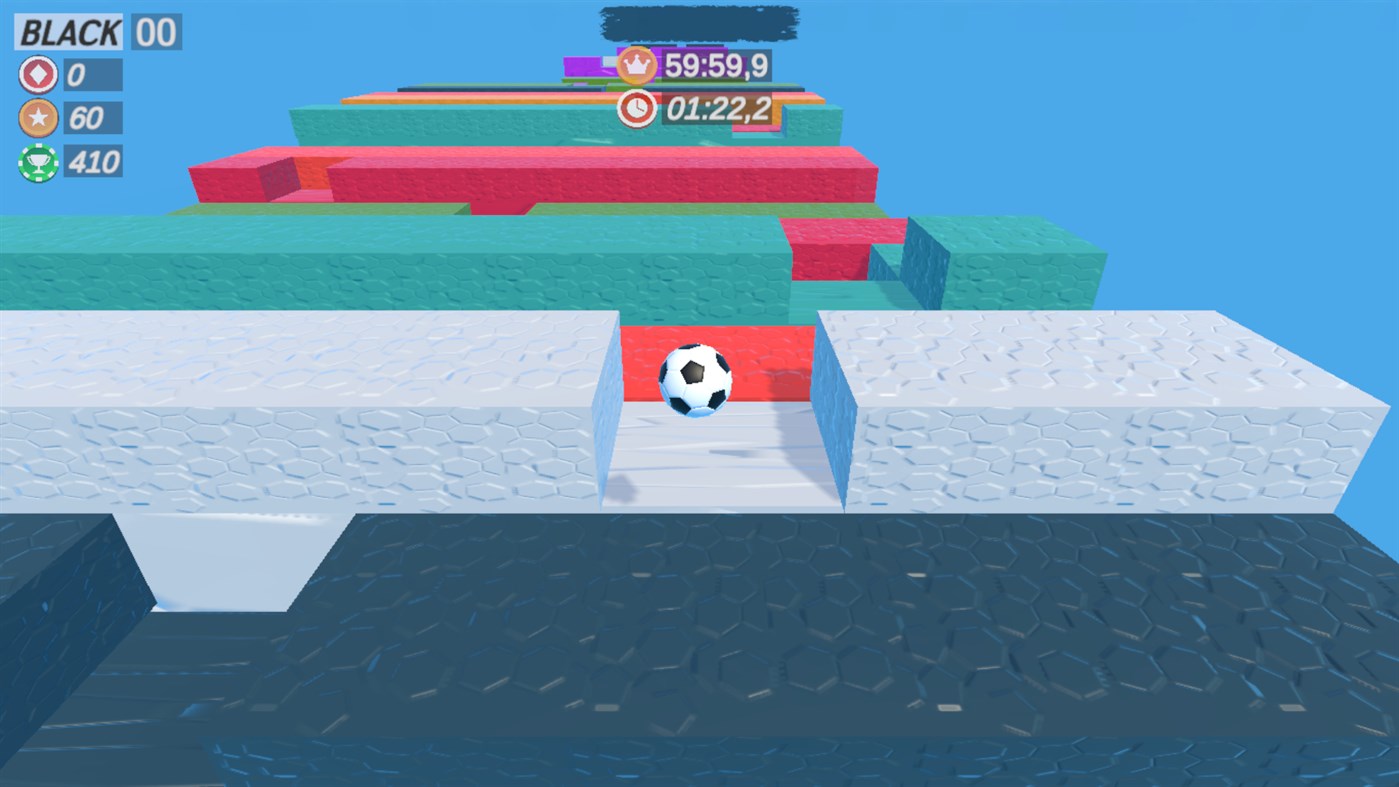The image size is (1399, 787).
Task: Click the golden crown best-time icon
Action: click(637, 63)
